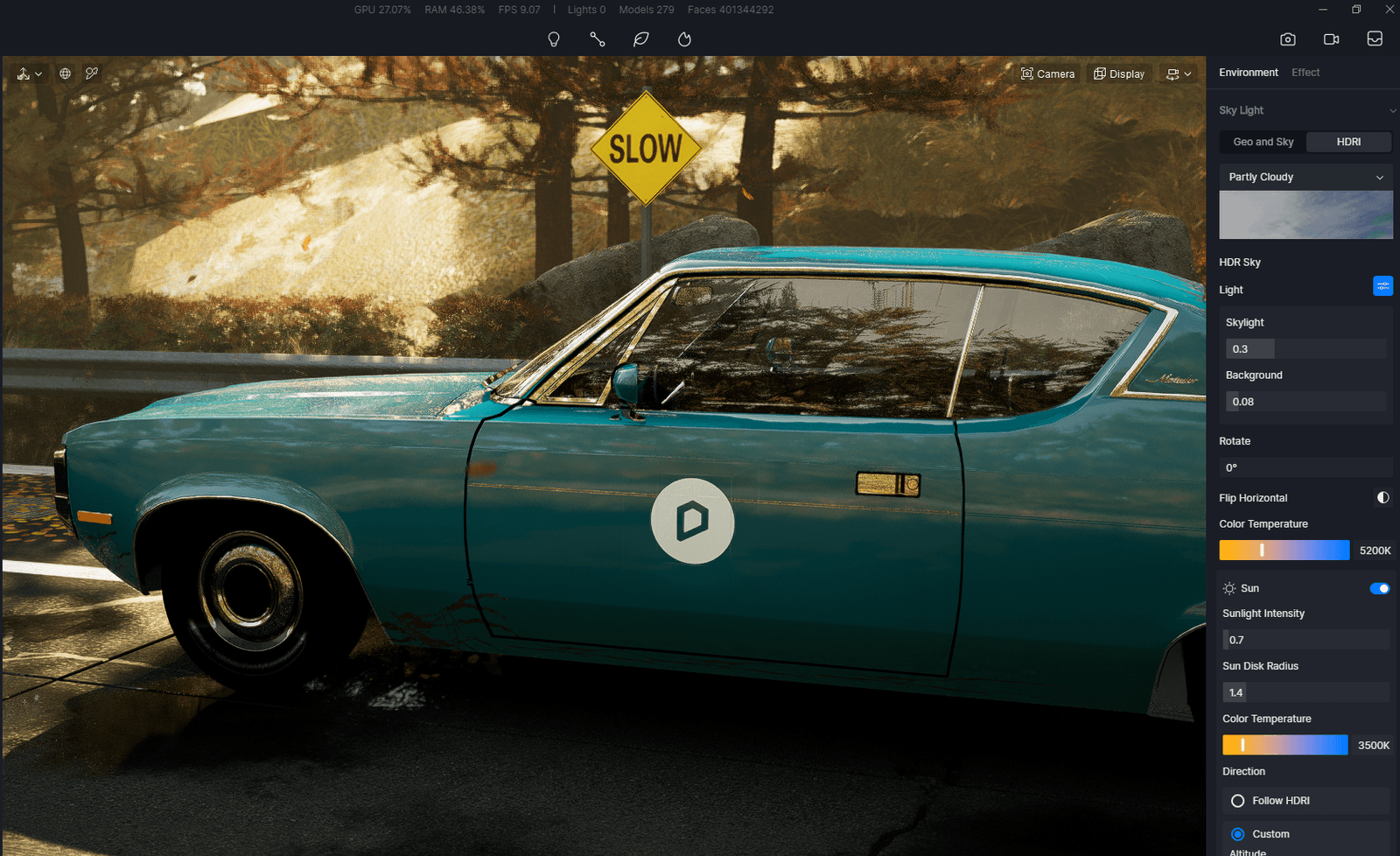Start video recording with the camera icon
Viewport: 1400px width, 856px height.
tap(1331, 39)
